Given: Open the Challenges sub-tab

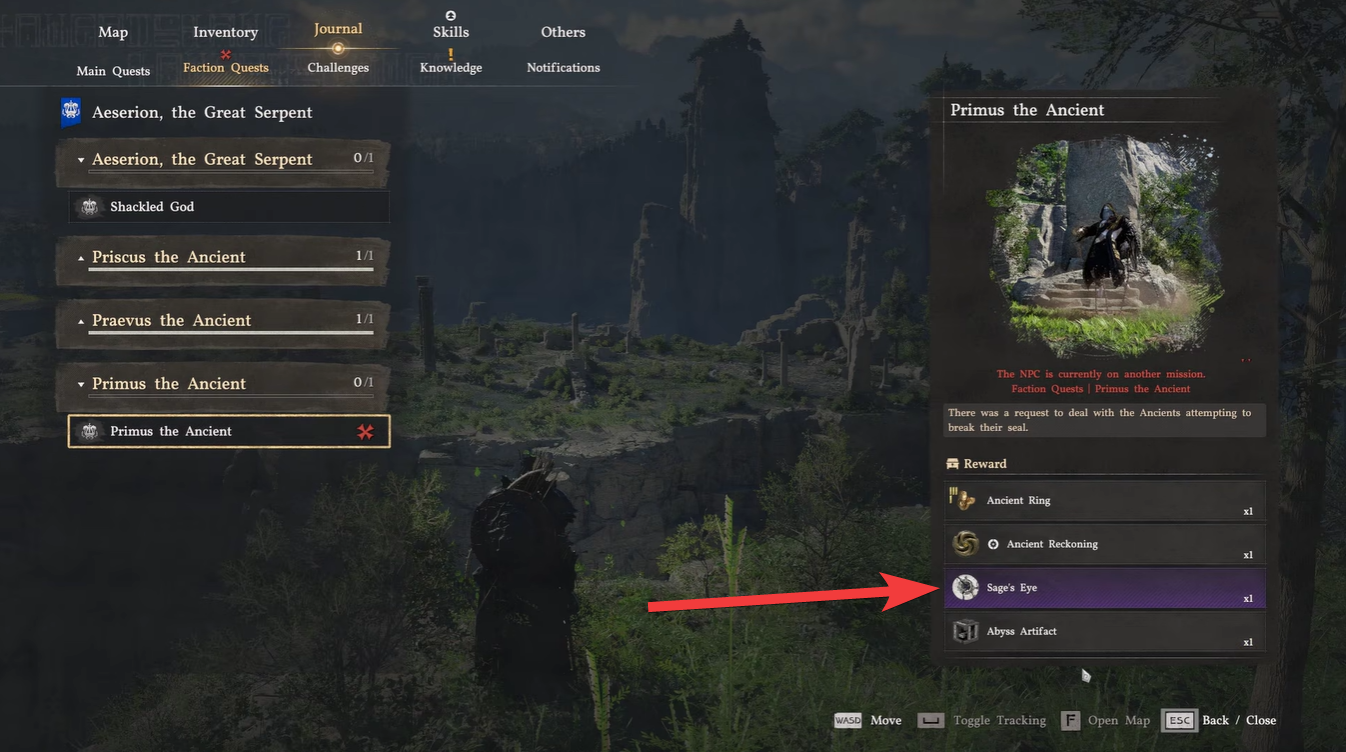Looking at the screenshot, I should point(337,67).
